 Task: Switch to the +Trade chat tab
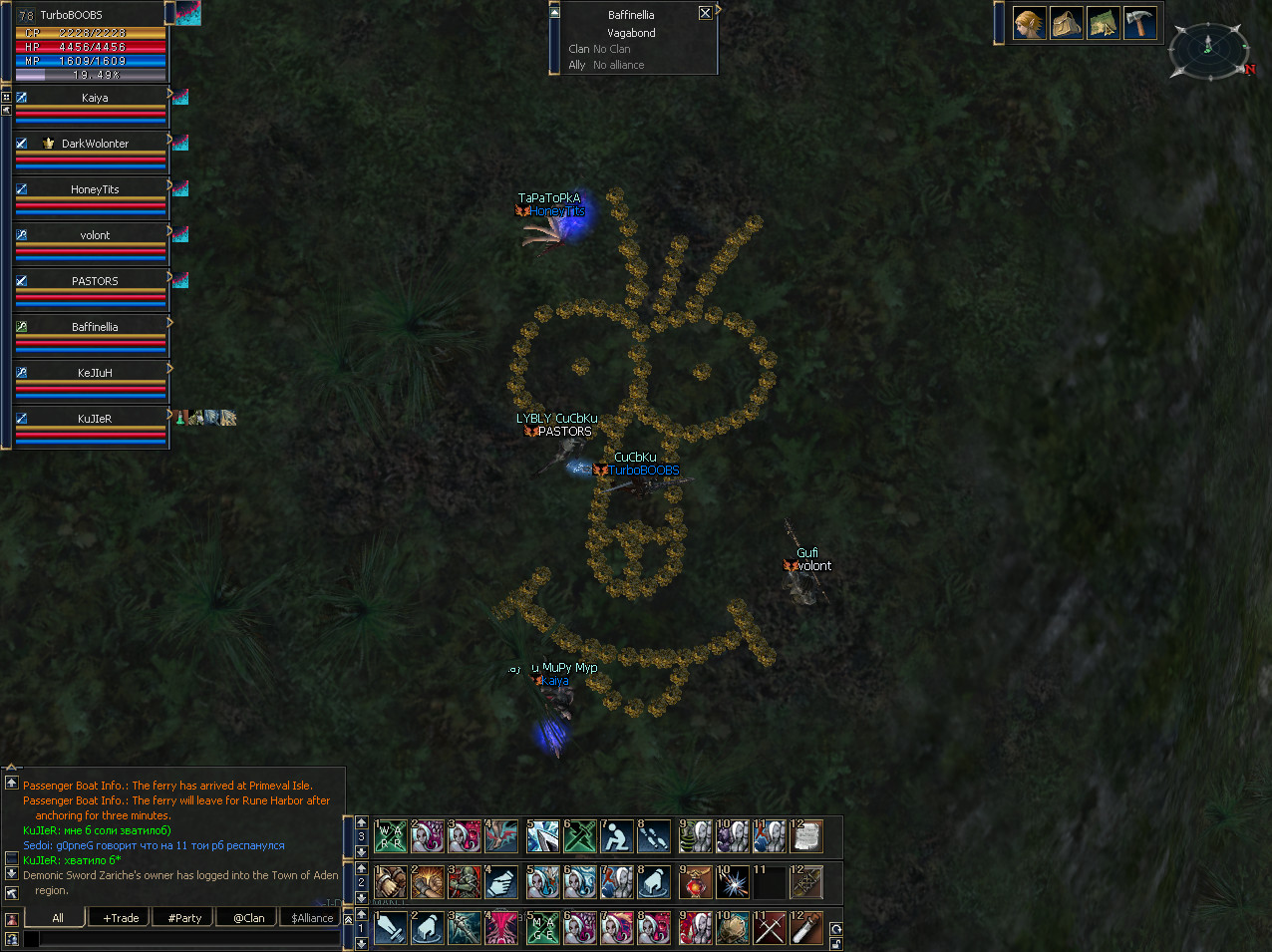(x=121, y=918)
